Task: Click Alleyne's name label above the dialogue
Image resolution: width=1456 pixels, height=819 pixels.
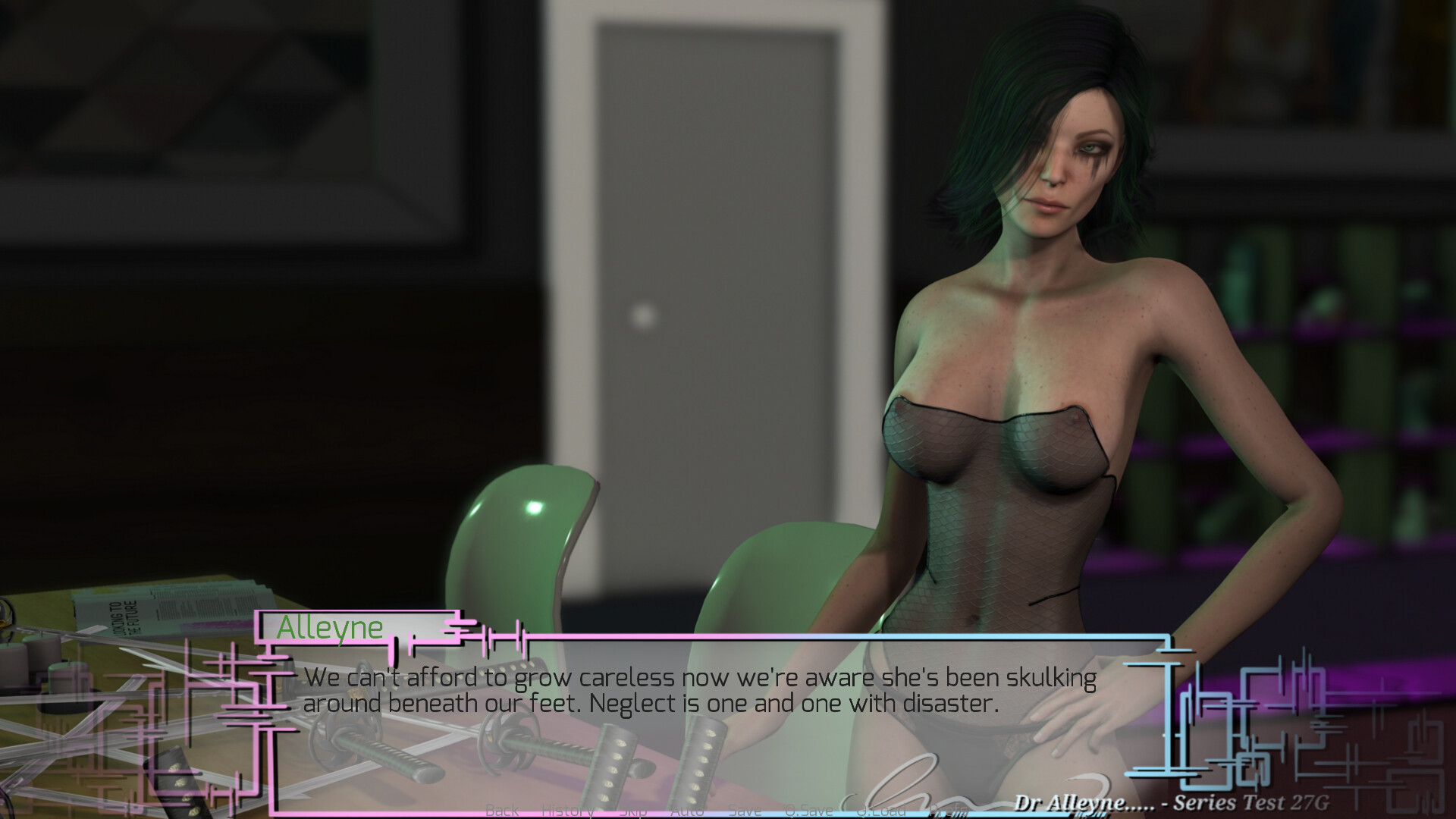Action: click(329, 626)
